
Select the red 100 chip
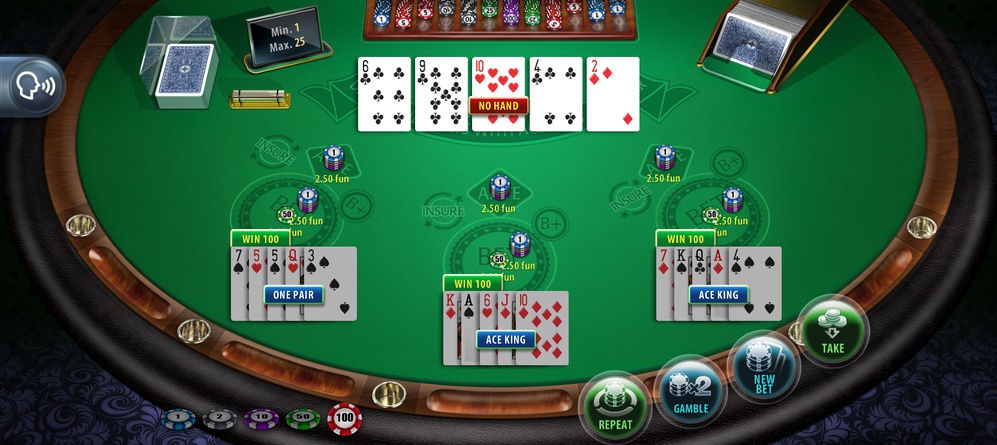(345, 417)
